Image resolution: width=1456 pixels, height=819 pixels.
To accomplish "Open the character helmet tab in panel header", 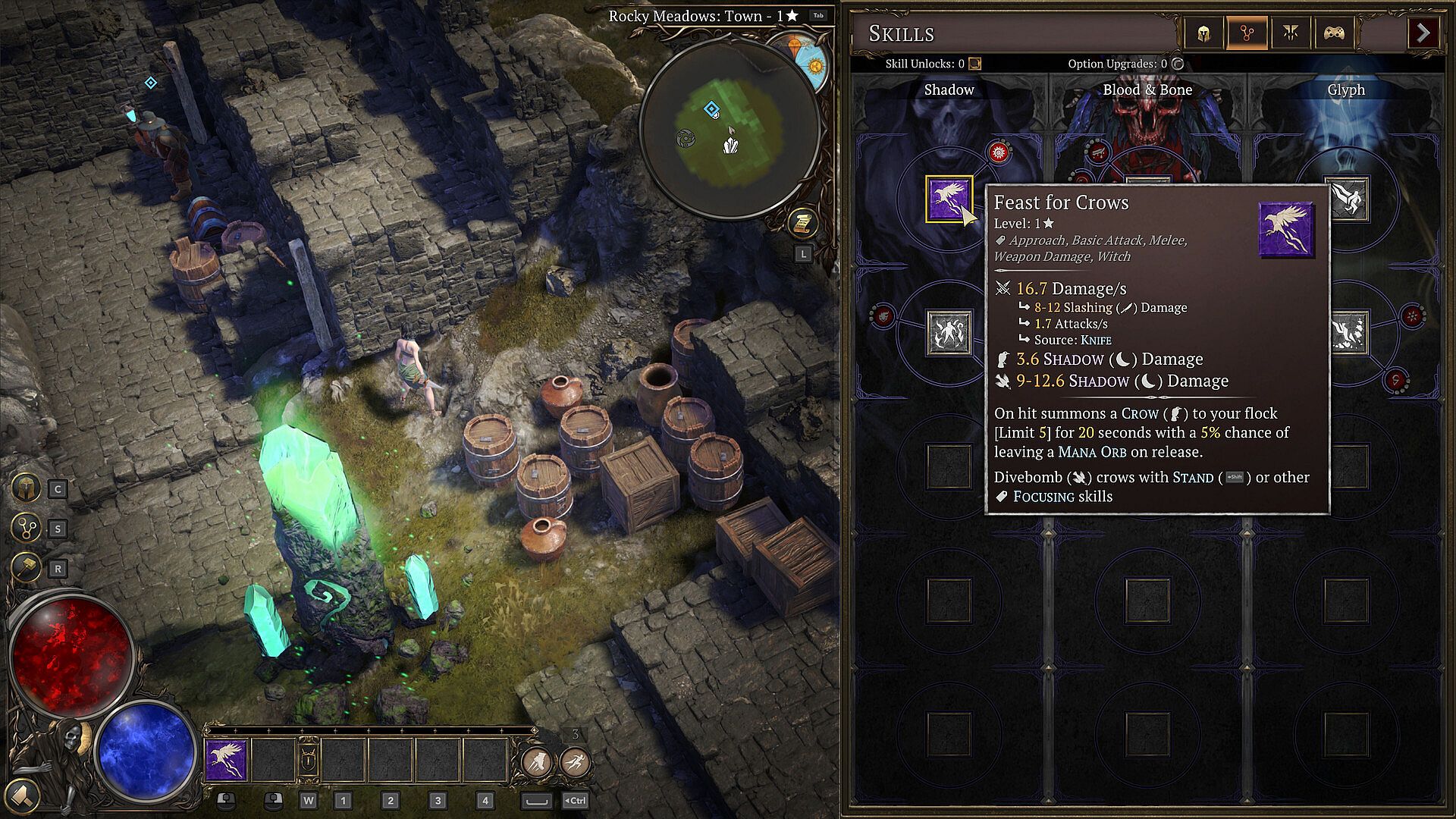I will coord(1203,33).
